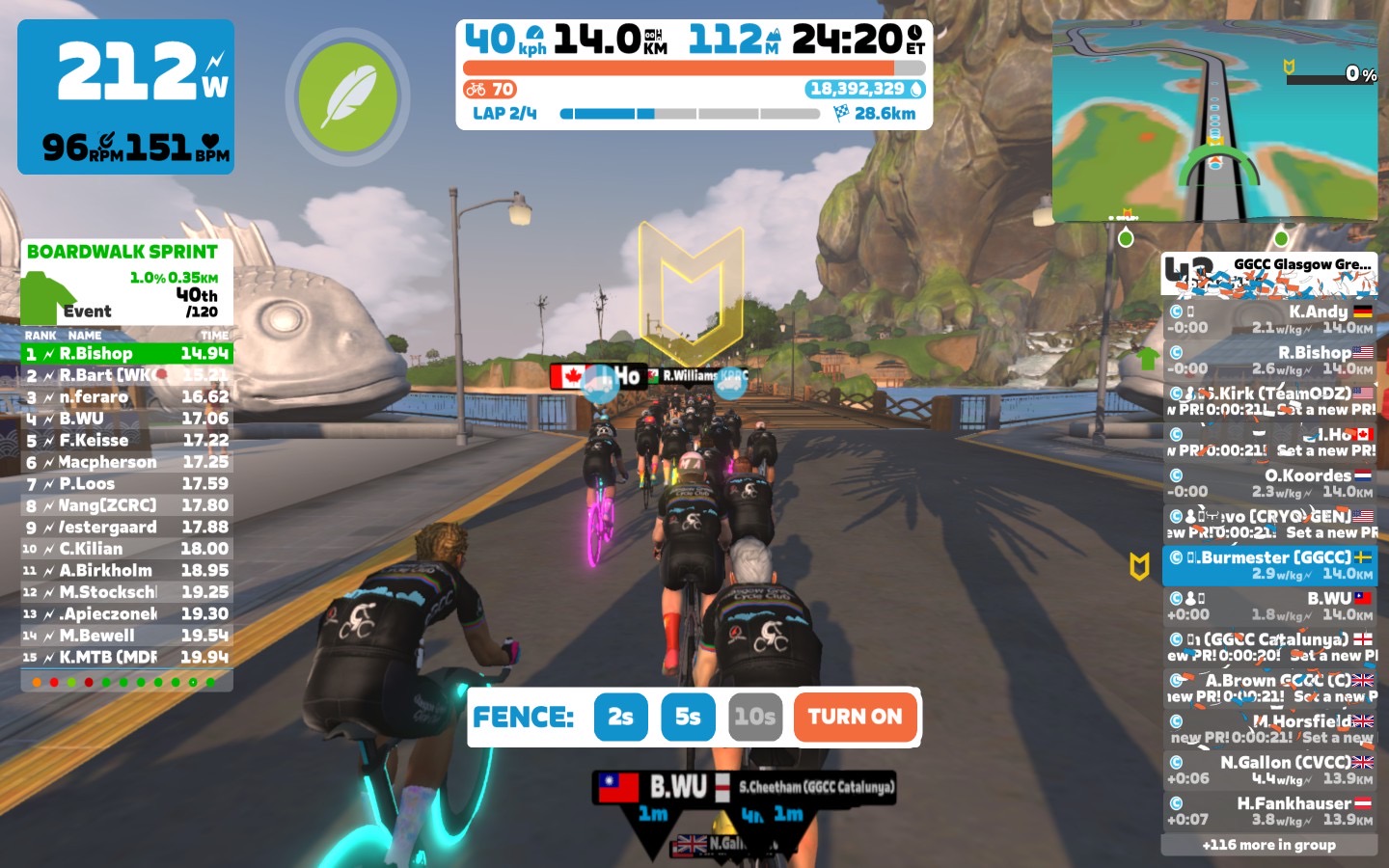Select n.feraro in the sprint leaderboard

pos(126,397)
